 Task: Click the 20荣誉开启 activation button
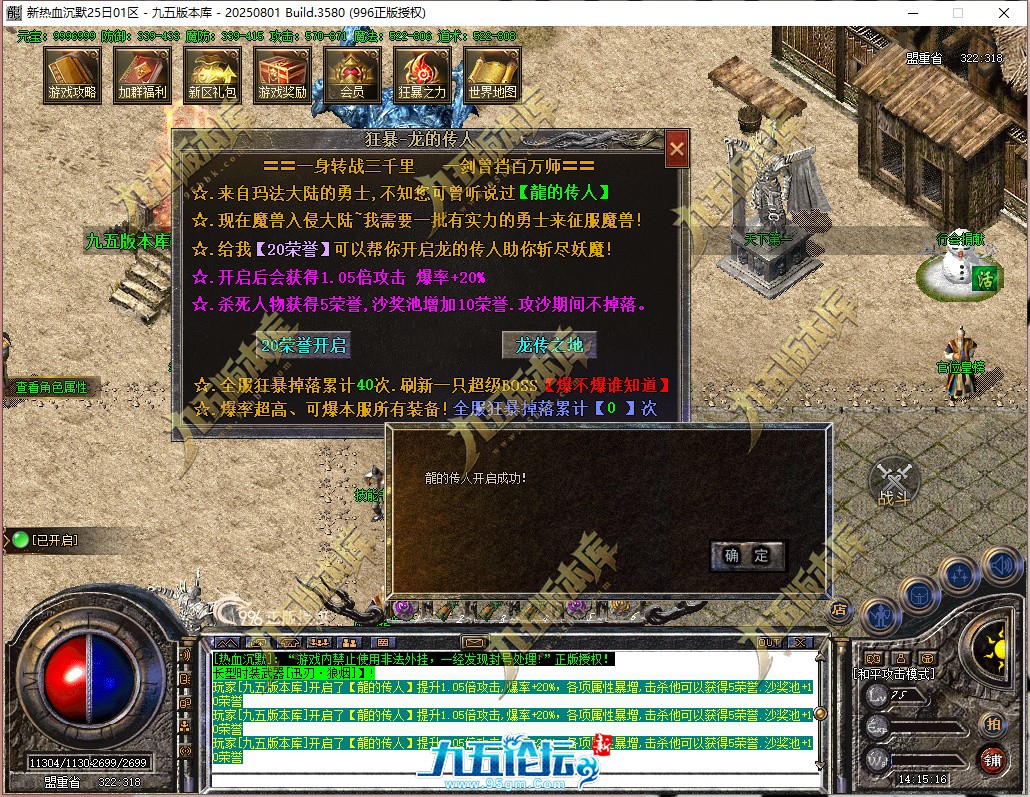303,346
